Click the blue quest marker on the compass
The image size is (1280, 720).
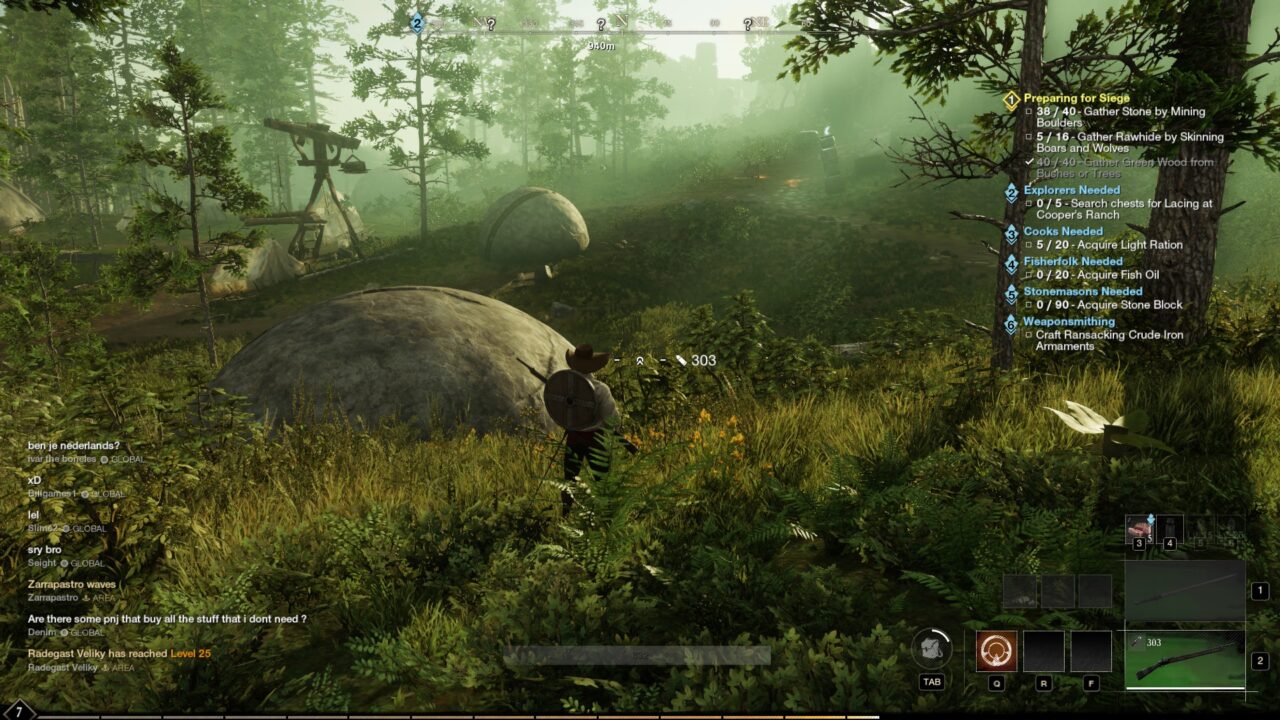[x=417, y=23]
